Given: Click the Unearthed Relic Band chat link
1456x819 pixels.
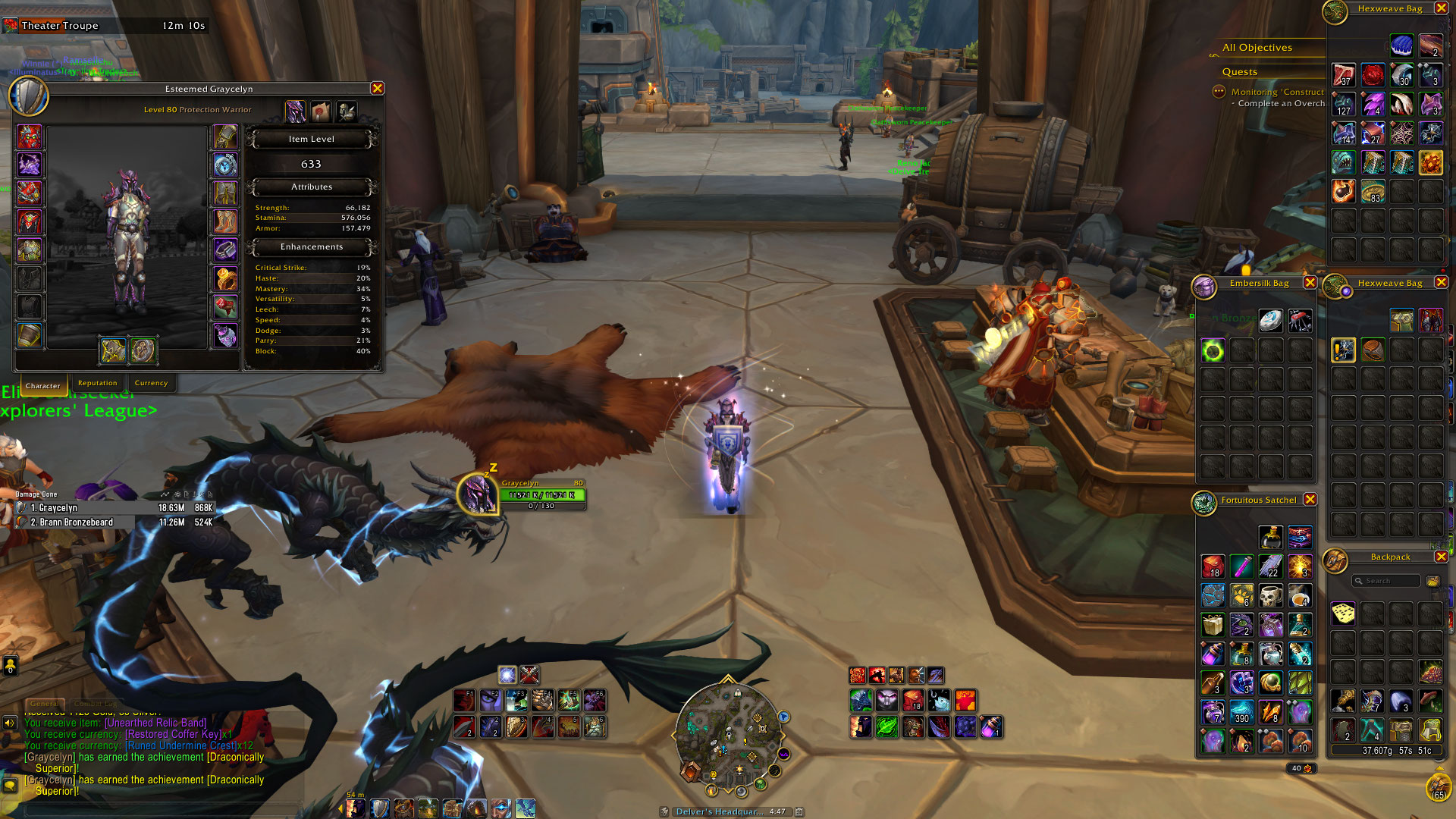Looking at the screenshot, I should click(155, 723).
